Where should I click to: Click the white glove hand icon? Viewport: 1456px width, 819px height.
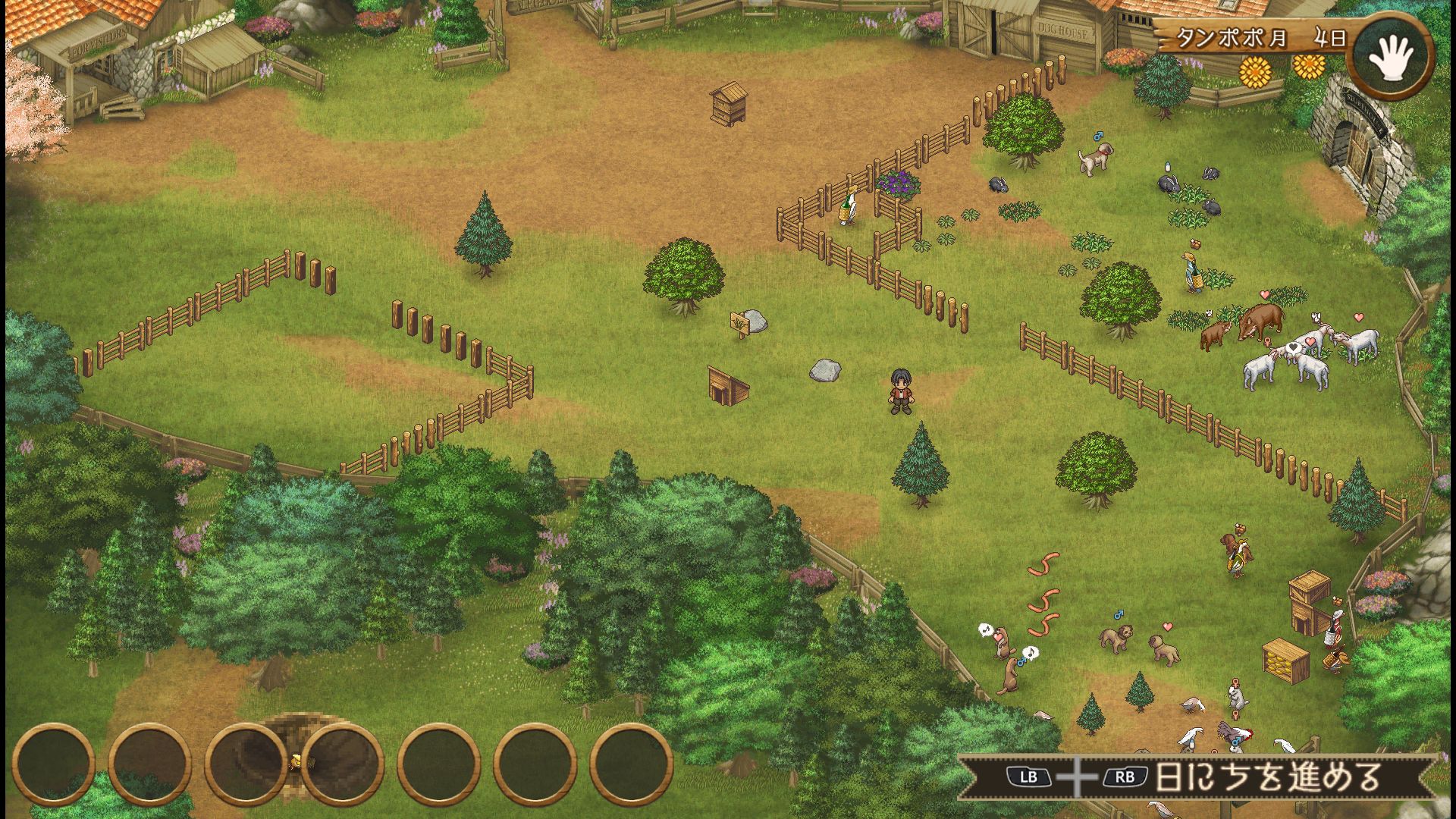point(1394,58)
